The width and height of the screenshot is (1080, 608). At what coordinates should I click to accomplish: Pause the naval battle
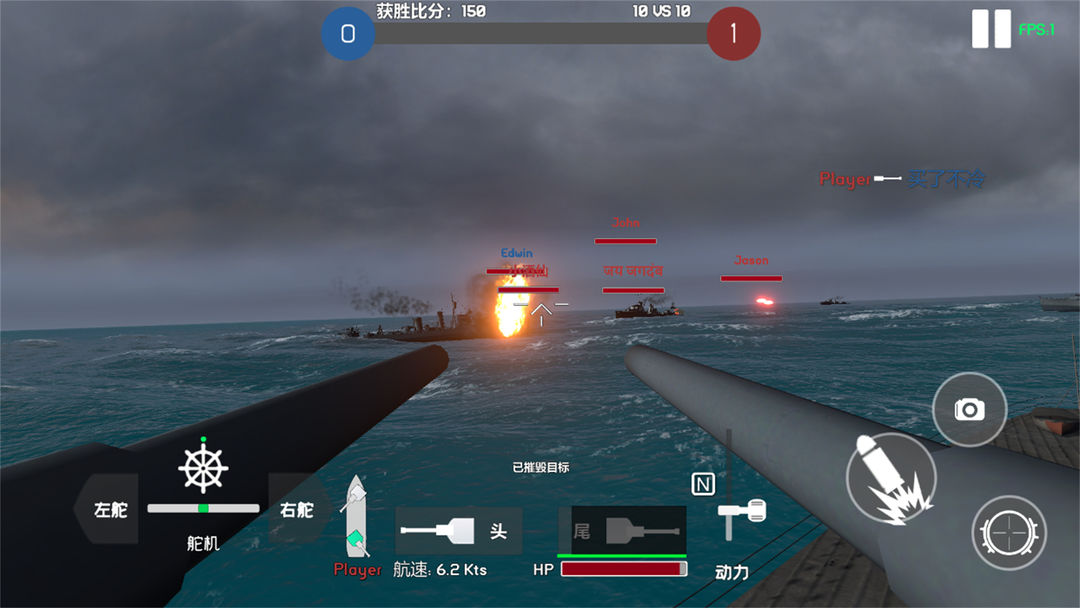point(991,29)
